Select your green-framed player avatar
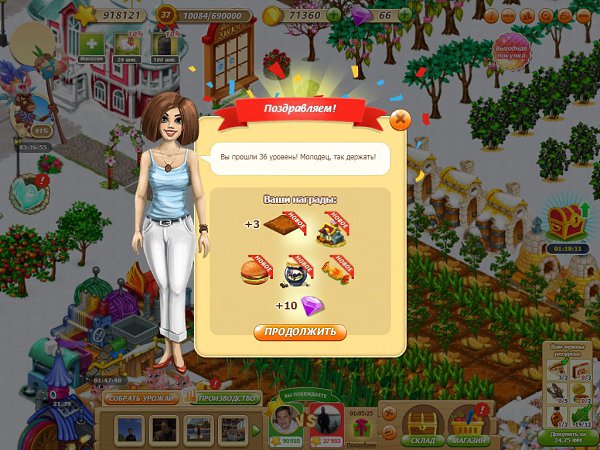Viewport: 600px width, 450px height. [288, 422]
